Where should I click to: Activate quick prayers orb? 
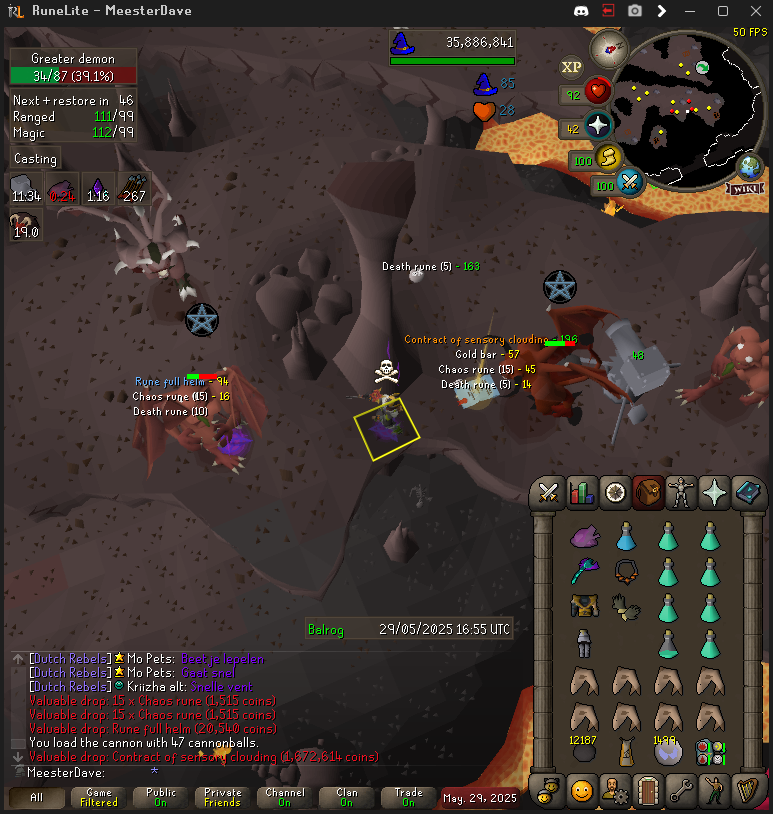(x=597, y=127)
